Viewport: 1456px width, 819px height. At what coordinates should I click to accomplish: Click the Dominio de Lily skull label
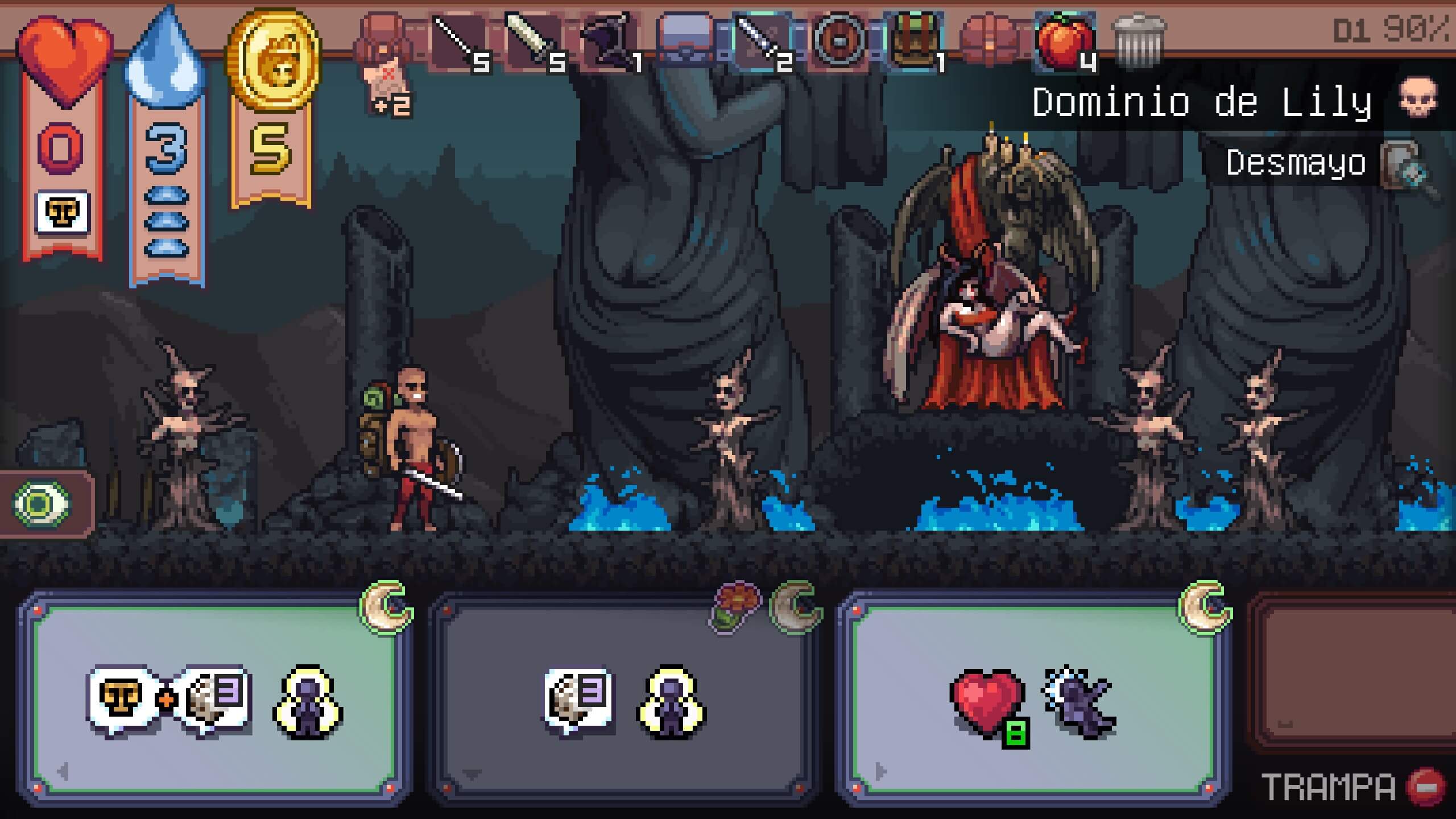click(x=1234, y=102)
